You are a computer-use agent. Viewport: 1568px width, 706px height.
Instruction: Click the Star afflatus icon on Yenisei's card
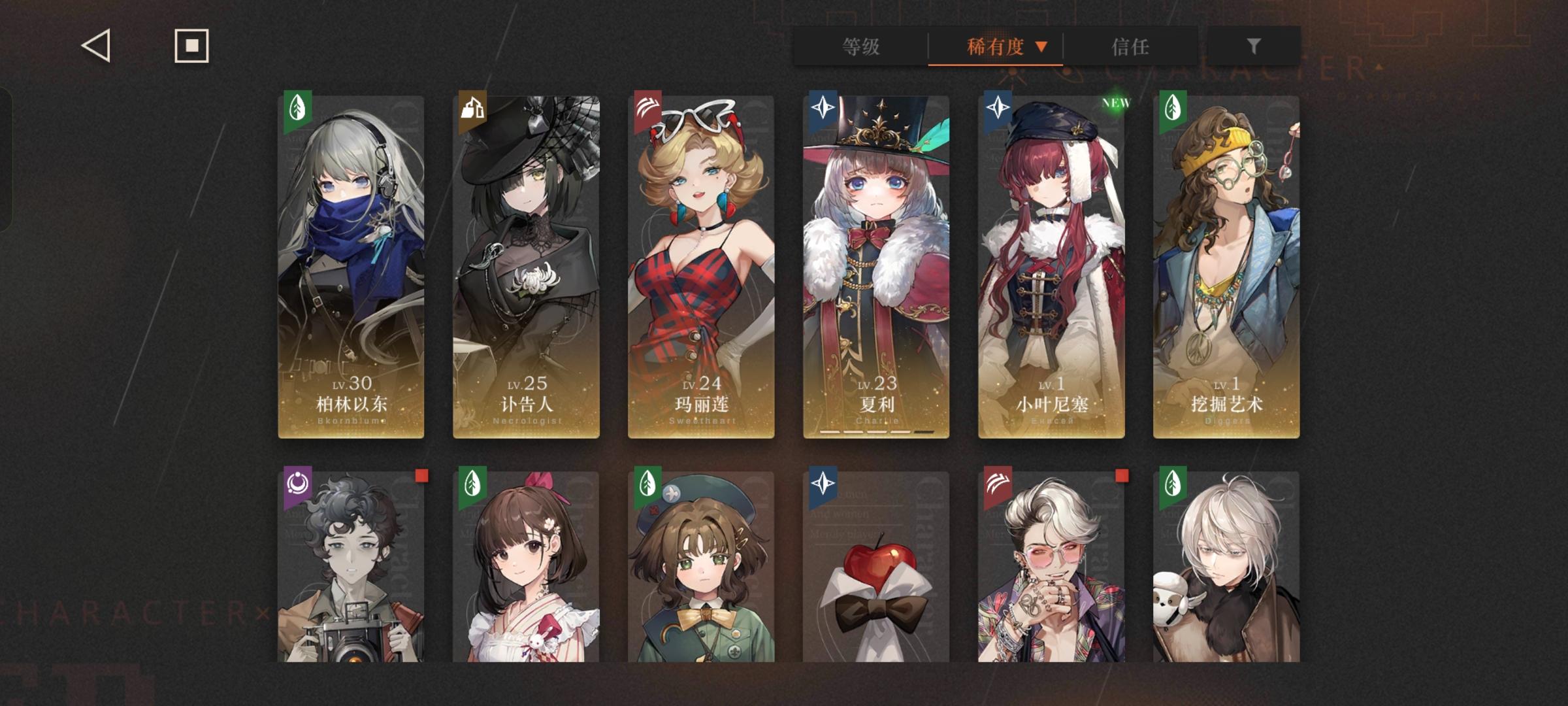[1000, 109]
